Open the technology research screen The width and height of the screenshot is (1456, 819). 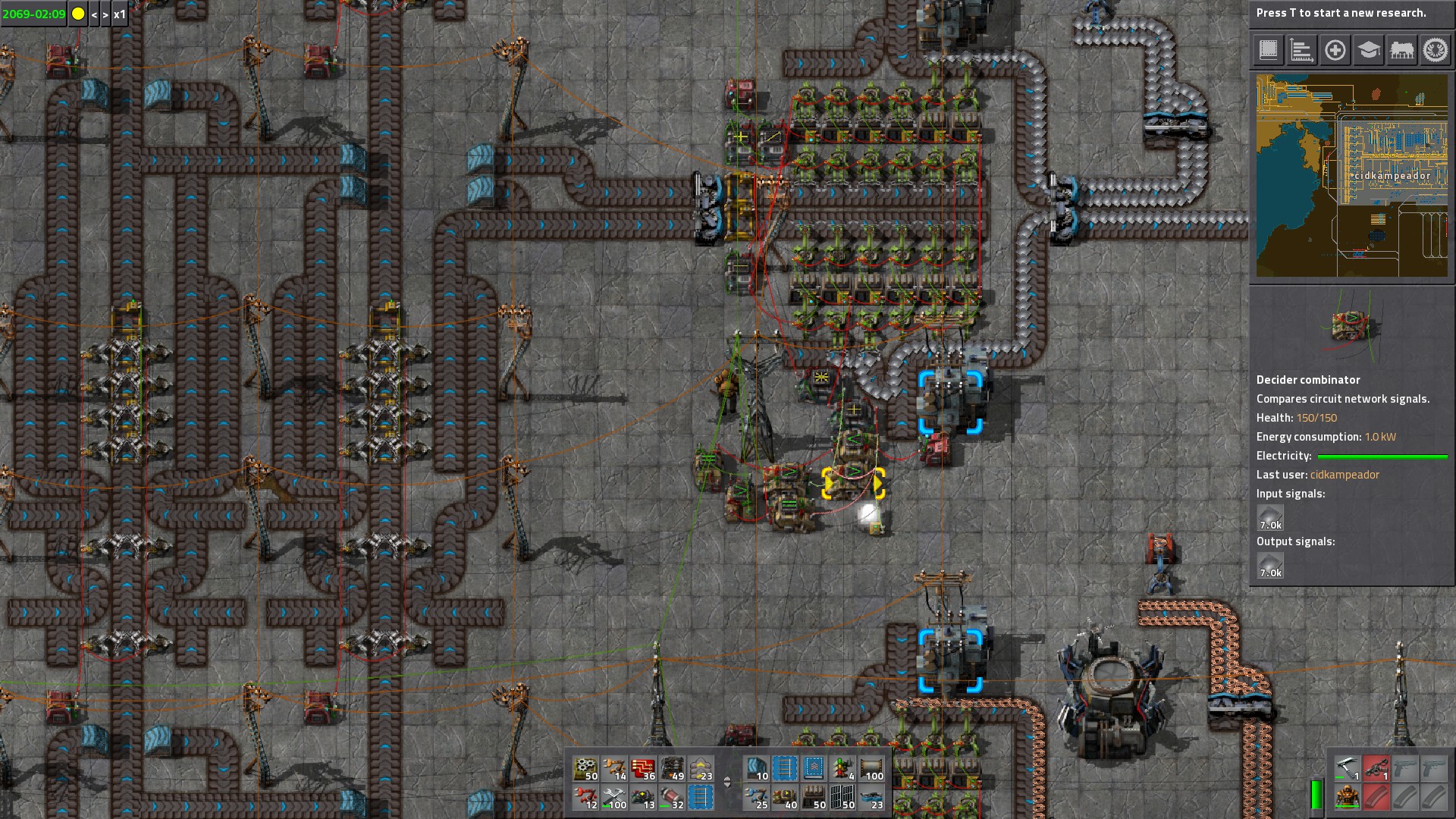tap(1368, 51)
